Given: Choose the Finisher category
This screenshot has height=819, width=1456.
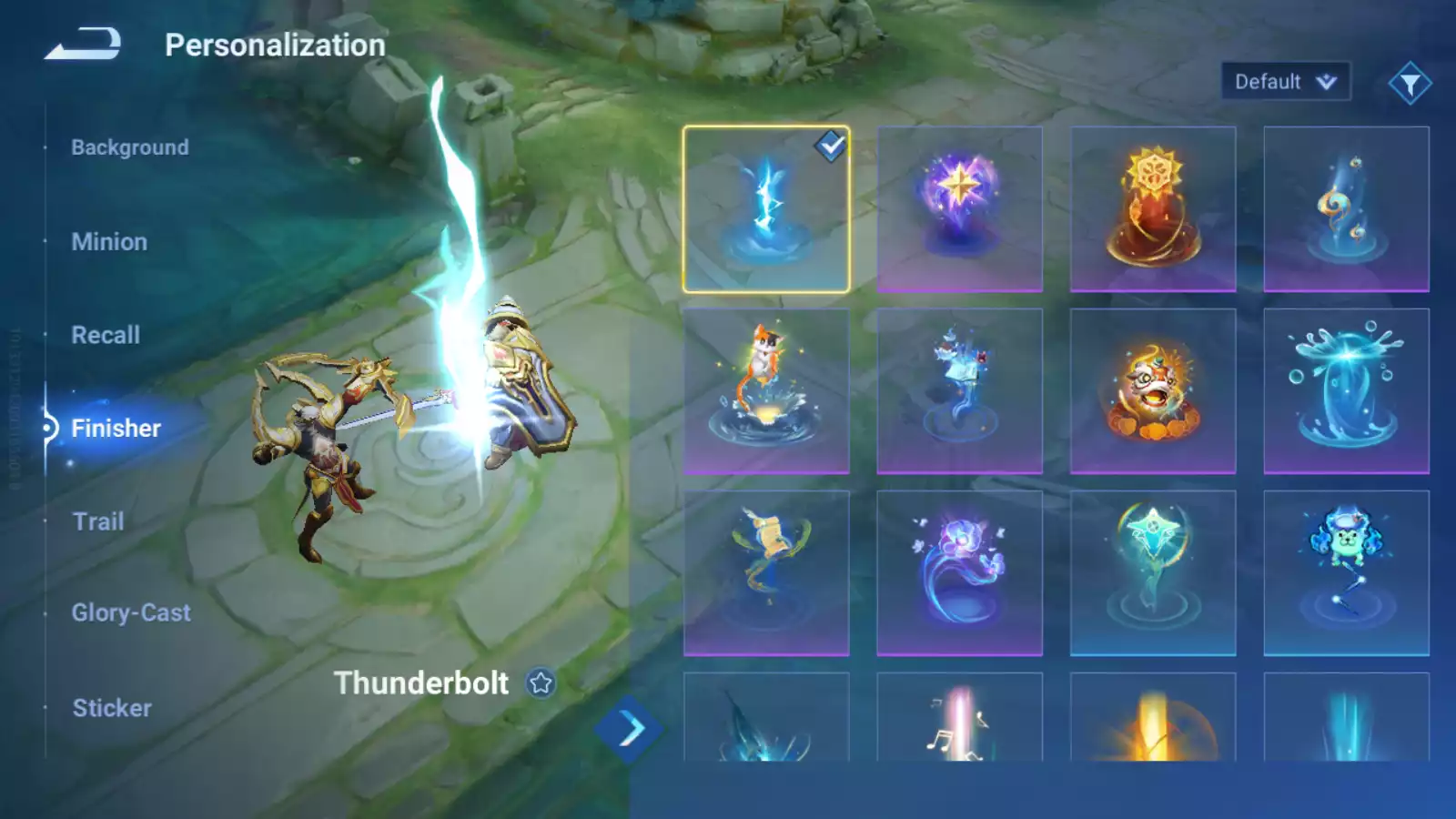Looking at the screenshot, I should point(116,428).
